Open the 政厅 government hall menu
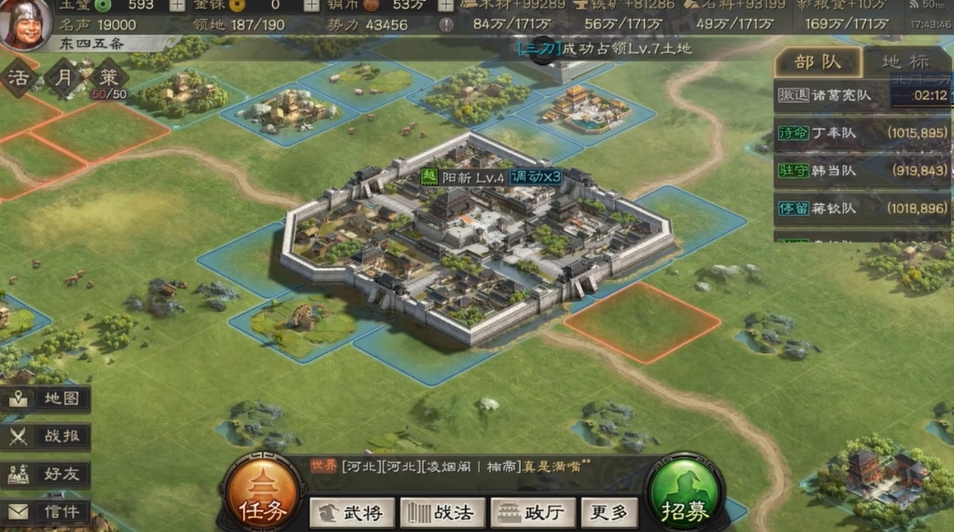The image size is (954, 532). point(533,513)
